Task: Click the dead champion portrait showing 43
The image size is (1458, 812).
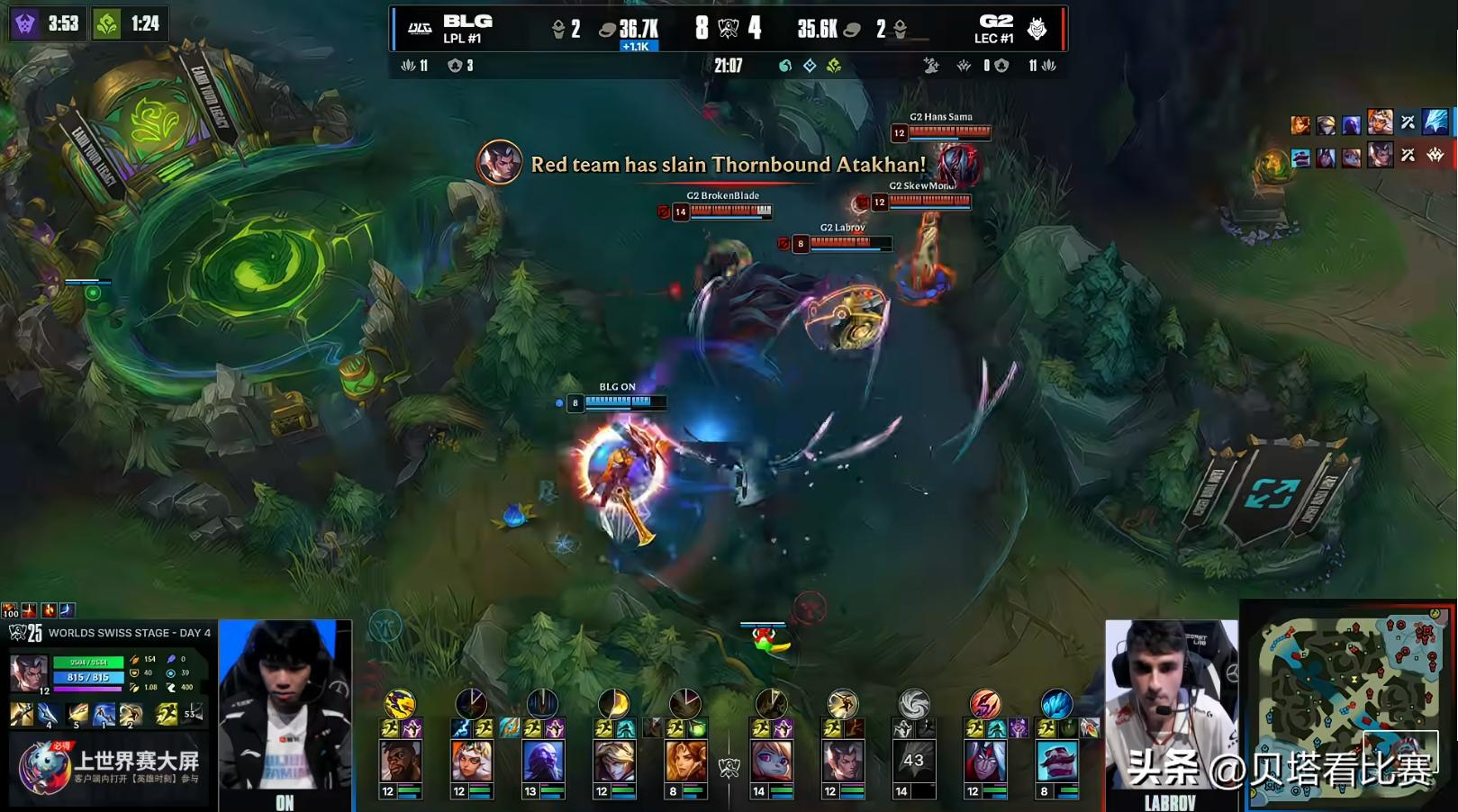Action: pos(913,762)
